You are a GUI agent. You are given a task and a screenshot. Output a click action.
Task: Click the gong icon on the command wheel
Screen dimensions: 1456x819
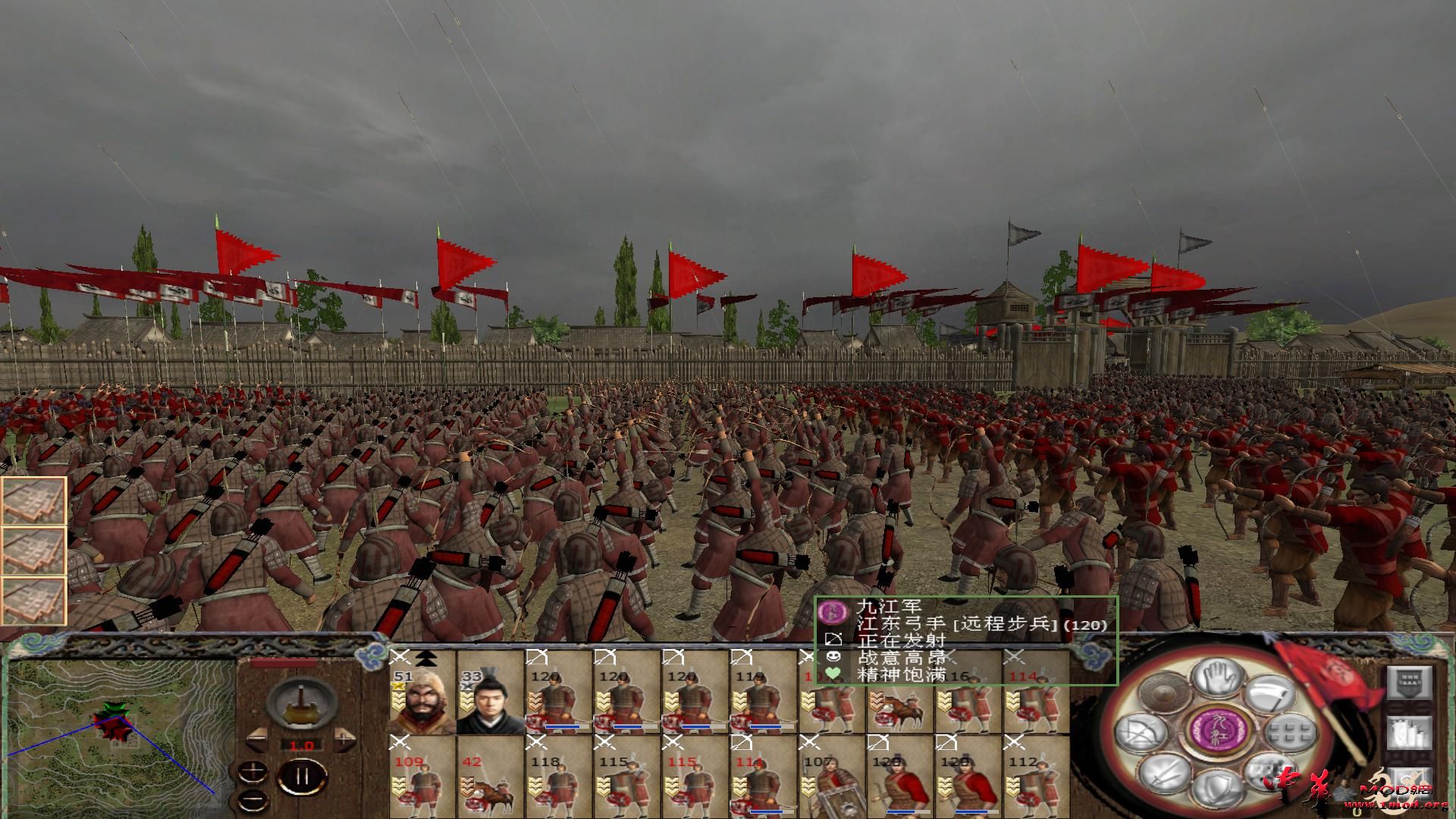pyautogui.click(x=1162, y=692)
